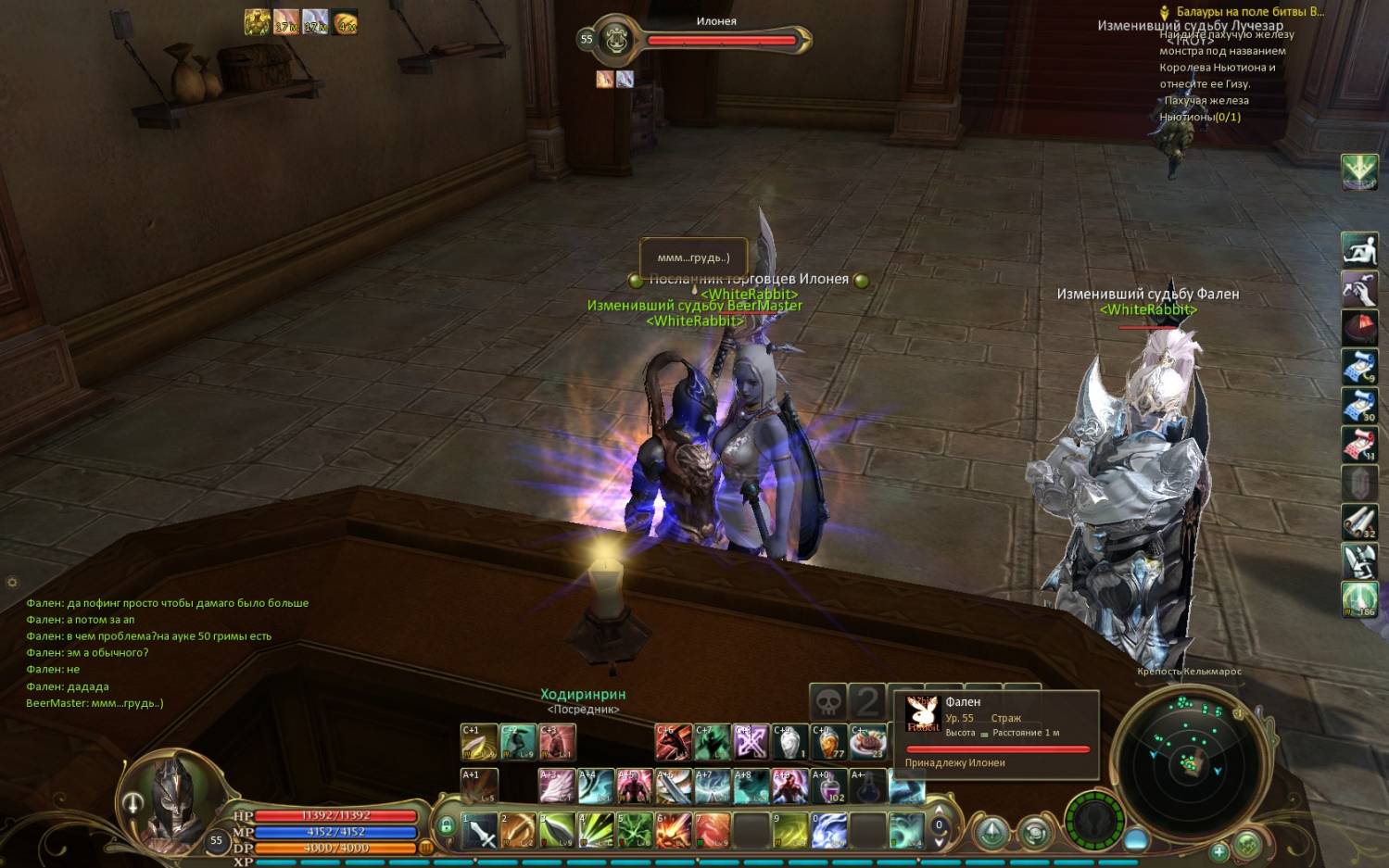
Task: Eat the steak dish food item
Action: click(868, 742)
